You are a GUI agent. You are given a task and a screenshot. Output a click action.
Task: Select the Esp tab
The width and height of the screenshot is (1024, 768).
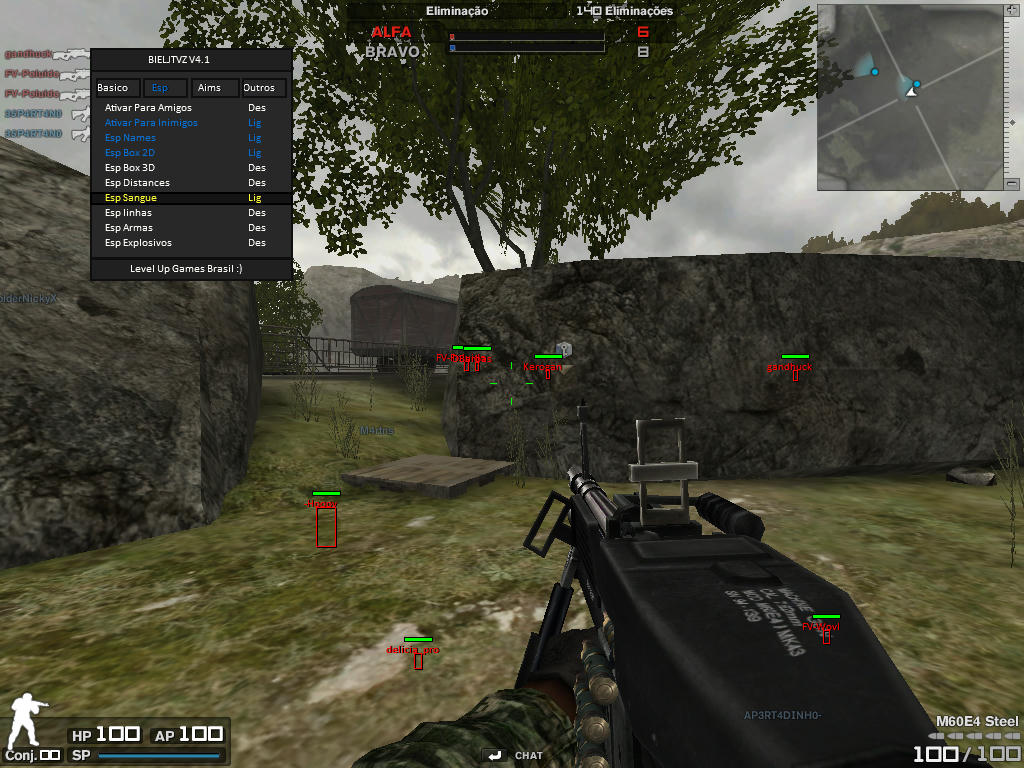point(160,88)
